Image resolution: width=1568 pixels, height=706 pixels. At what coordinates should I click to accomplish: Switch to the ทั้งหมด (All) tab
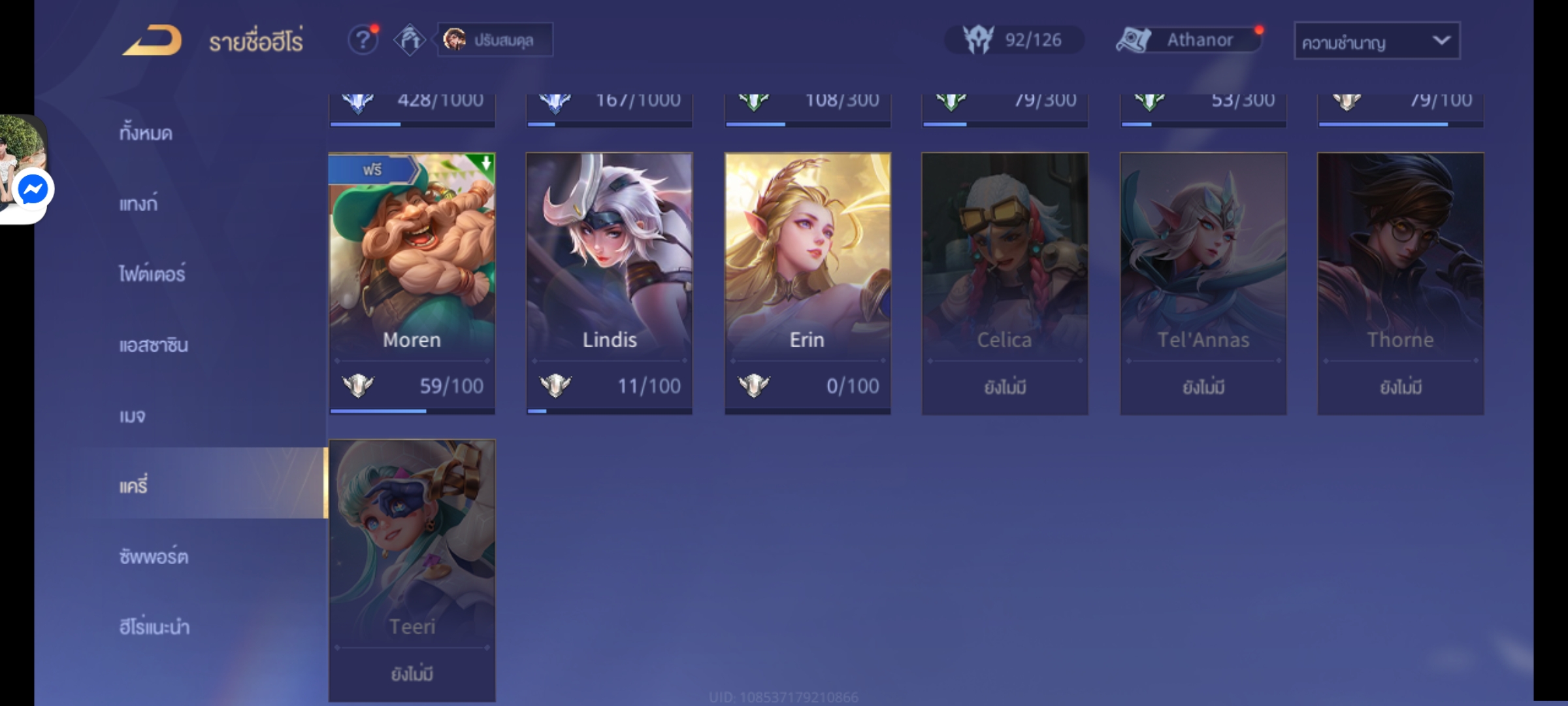click(x=146, y=133)
